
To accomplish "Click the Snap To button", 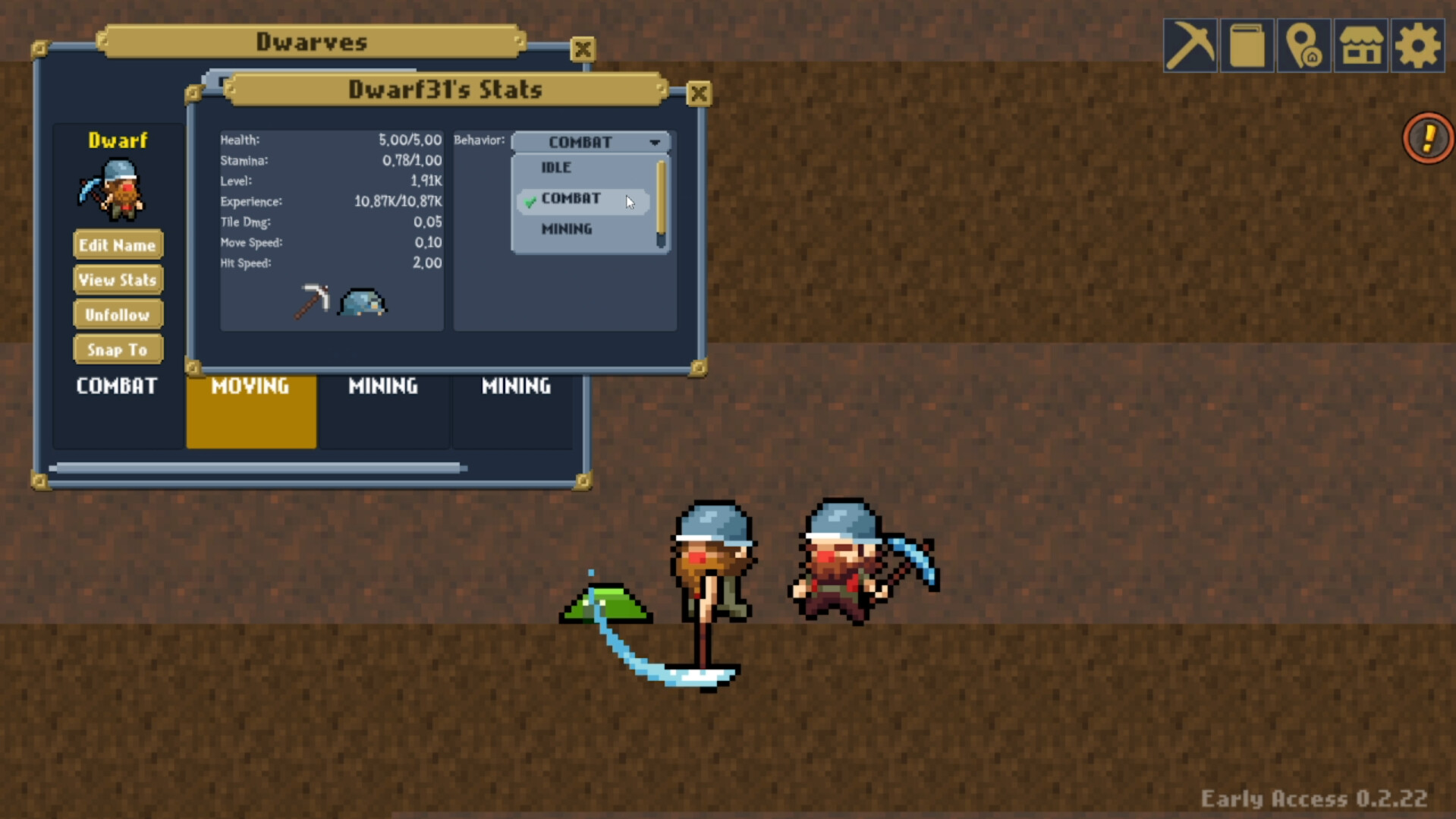I will pyautogui.click(x=118, y=349).
